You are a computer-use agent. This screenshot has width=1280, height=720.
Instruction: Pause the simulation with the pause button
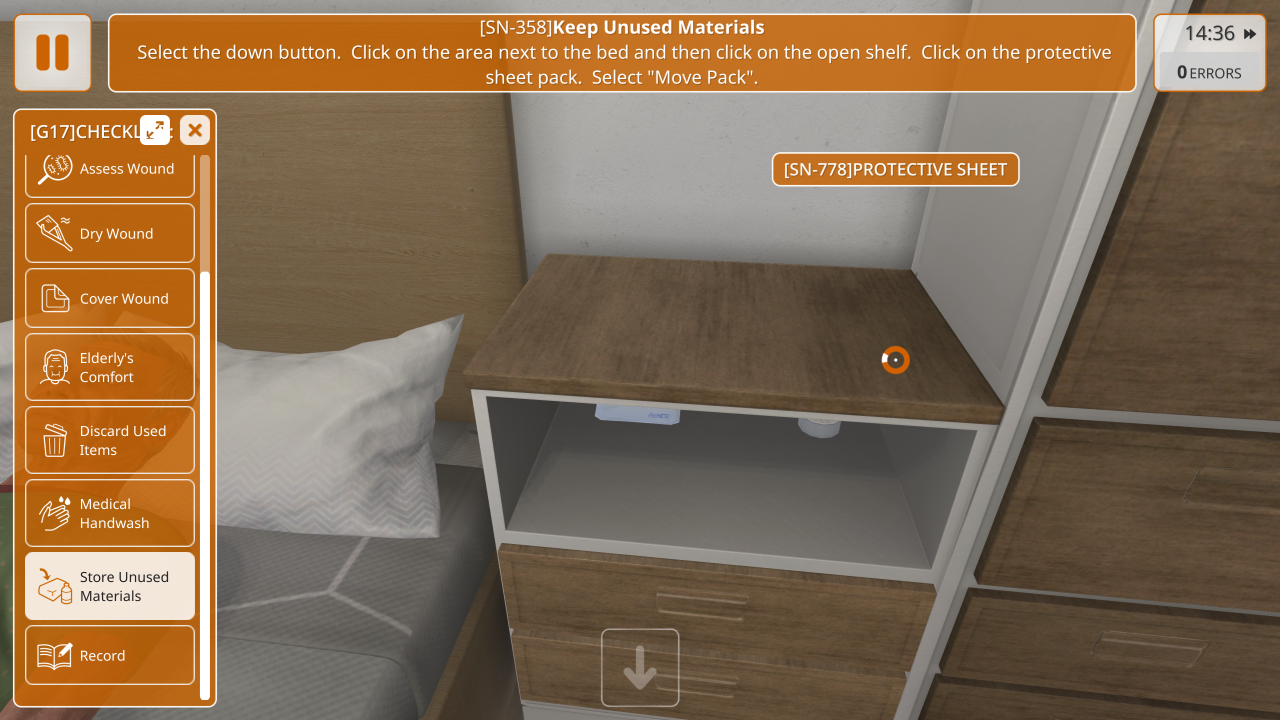click(53, 52)
